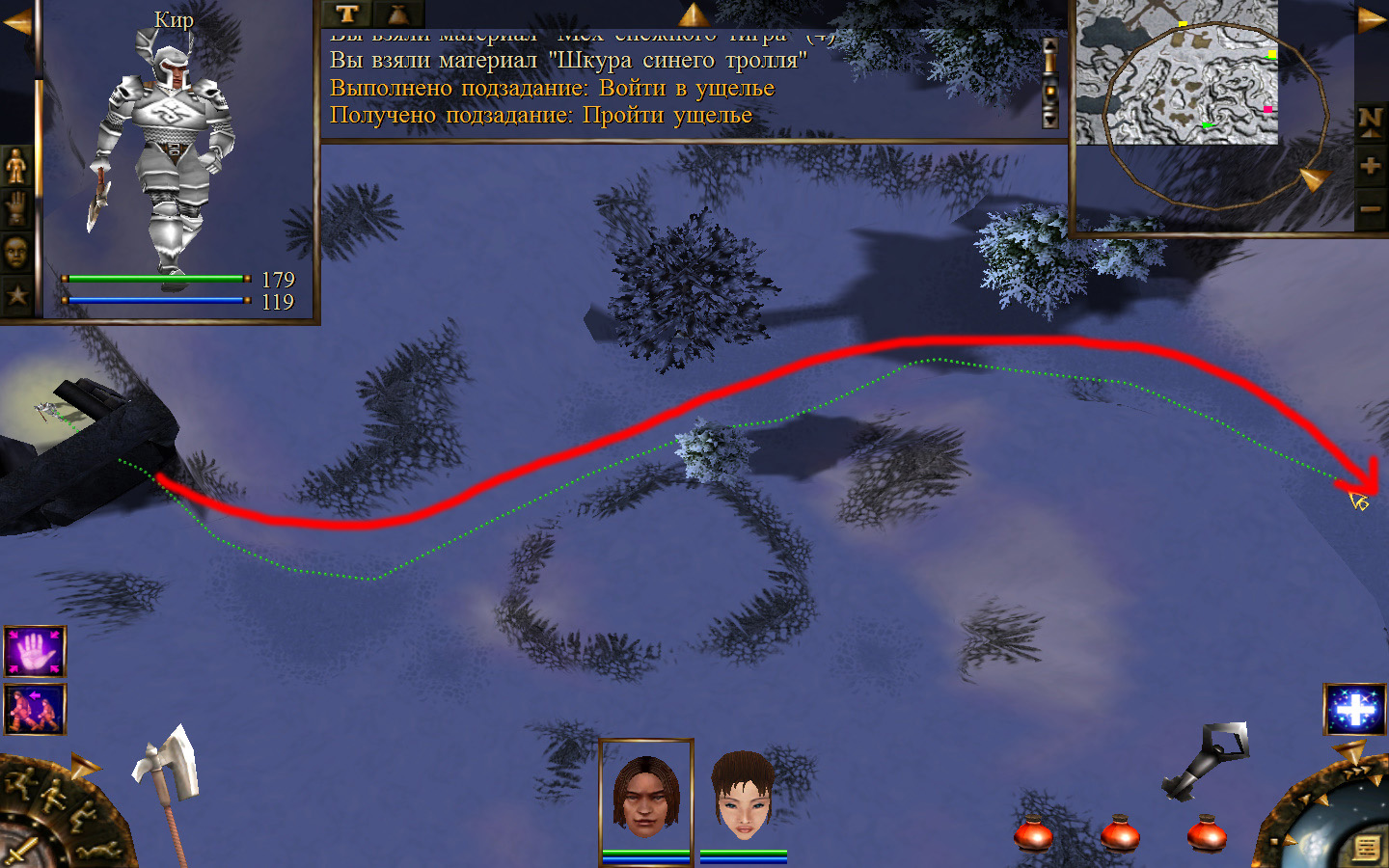Viewport: 1389px width, 868px height.
Task: Cast the glowing white cross spell
Action: pyautogui.click(x=1354, y=710)
